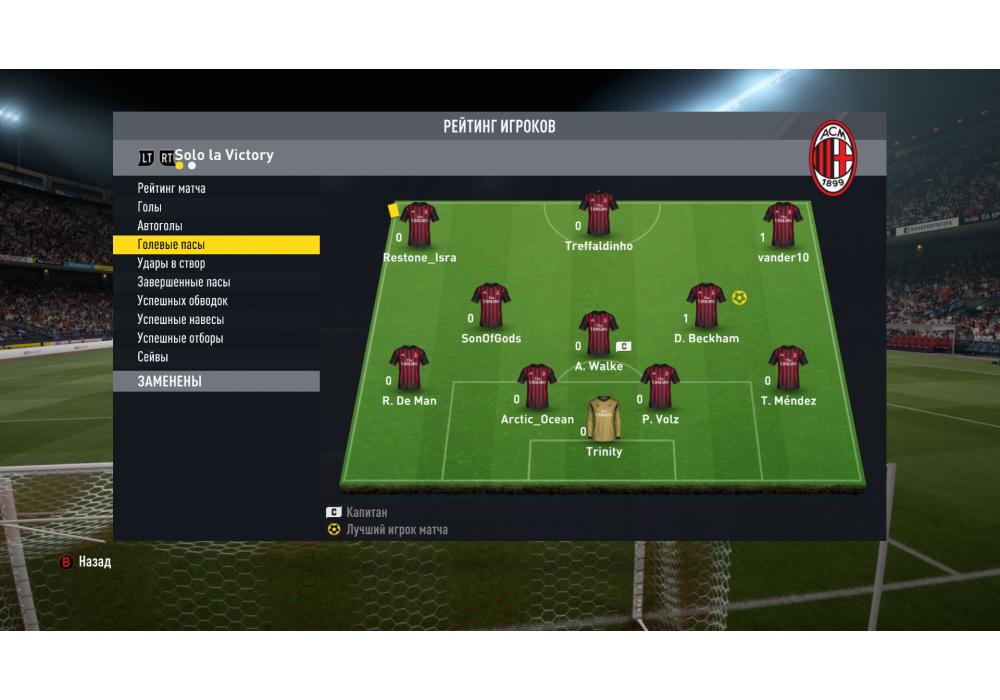The image size is (1000, 700).
Task: Show the Удары в створ stats
Action: pos(171,264)
